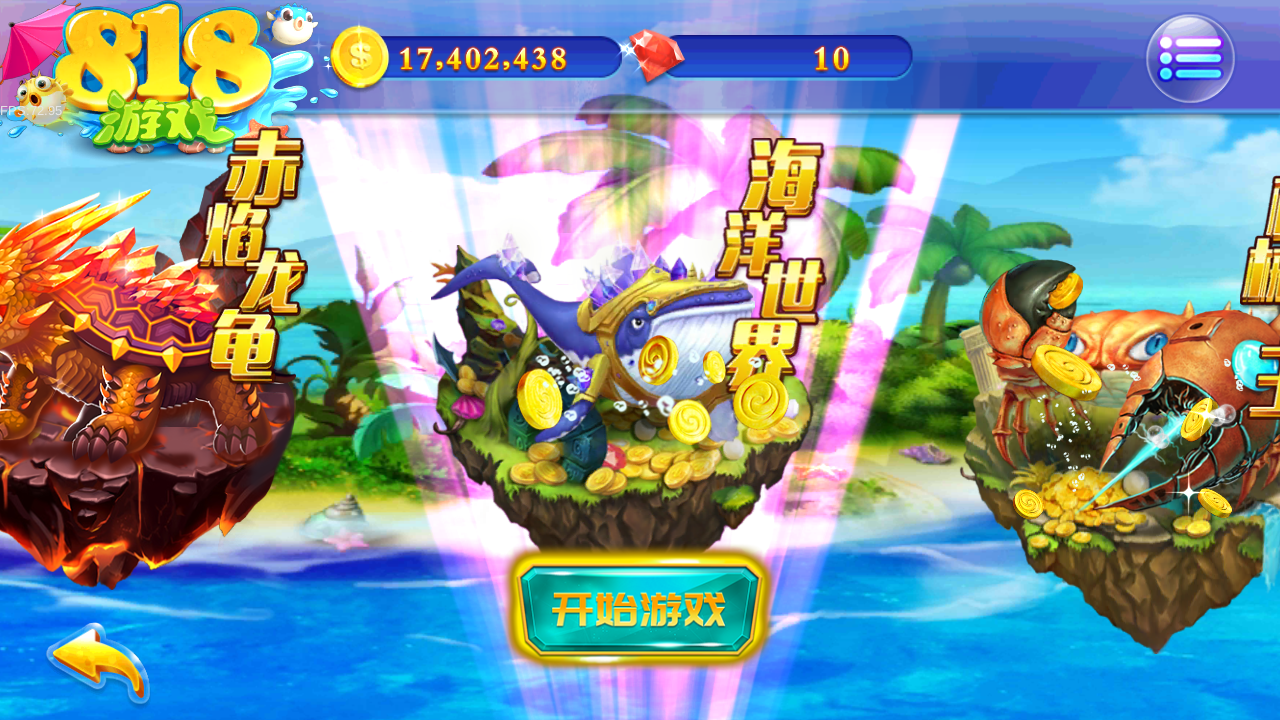Open the hamburger menu bubble
This screenshot has height=720, width=1280.
[1190, 59]
